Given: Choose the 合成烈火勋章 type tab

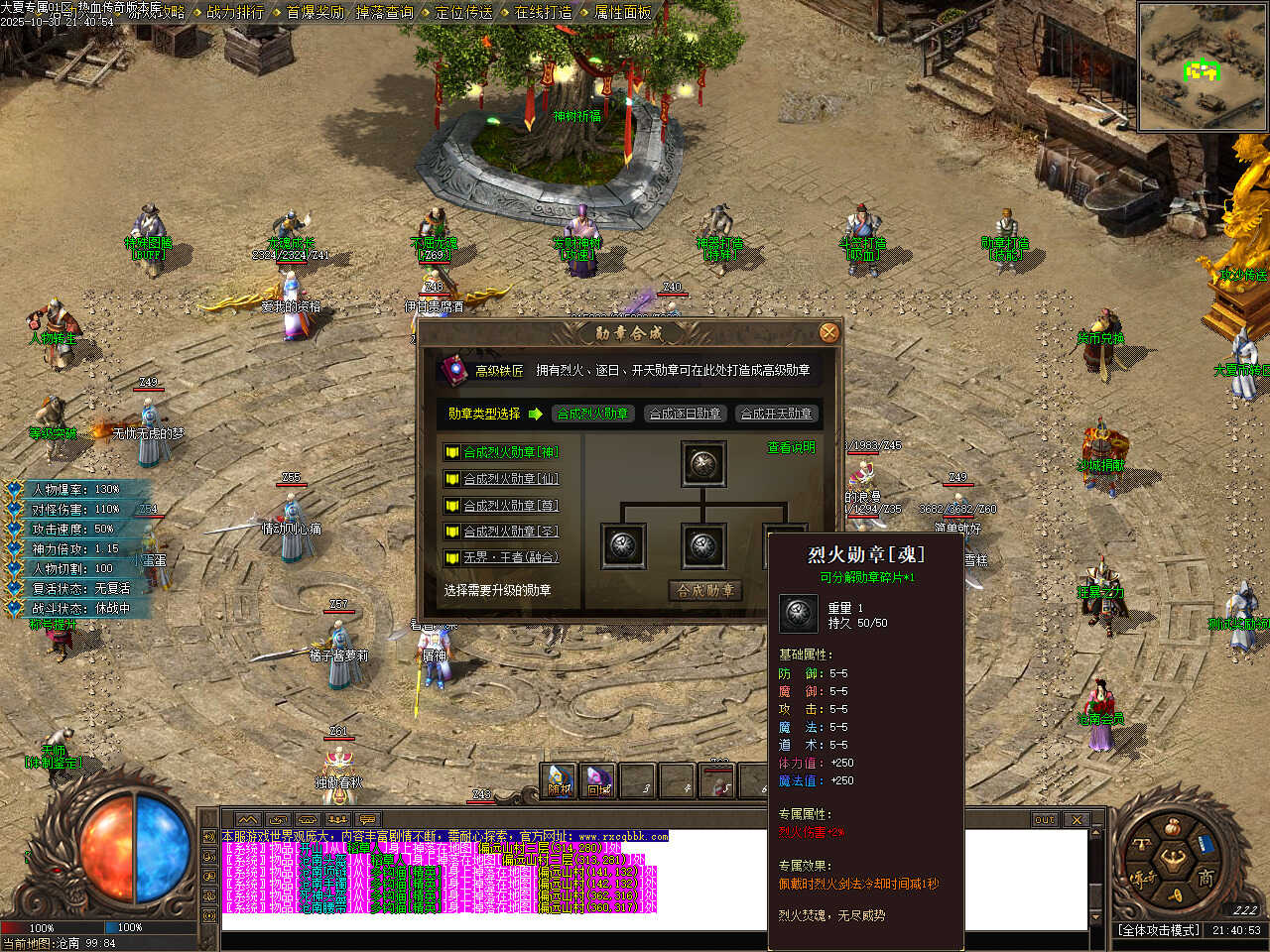Looking at the screenshot, I should (592, 414).
